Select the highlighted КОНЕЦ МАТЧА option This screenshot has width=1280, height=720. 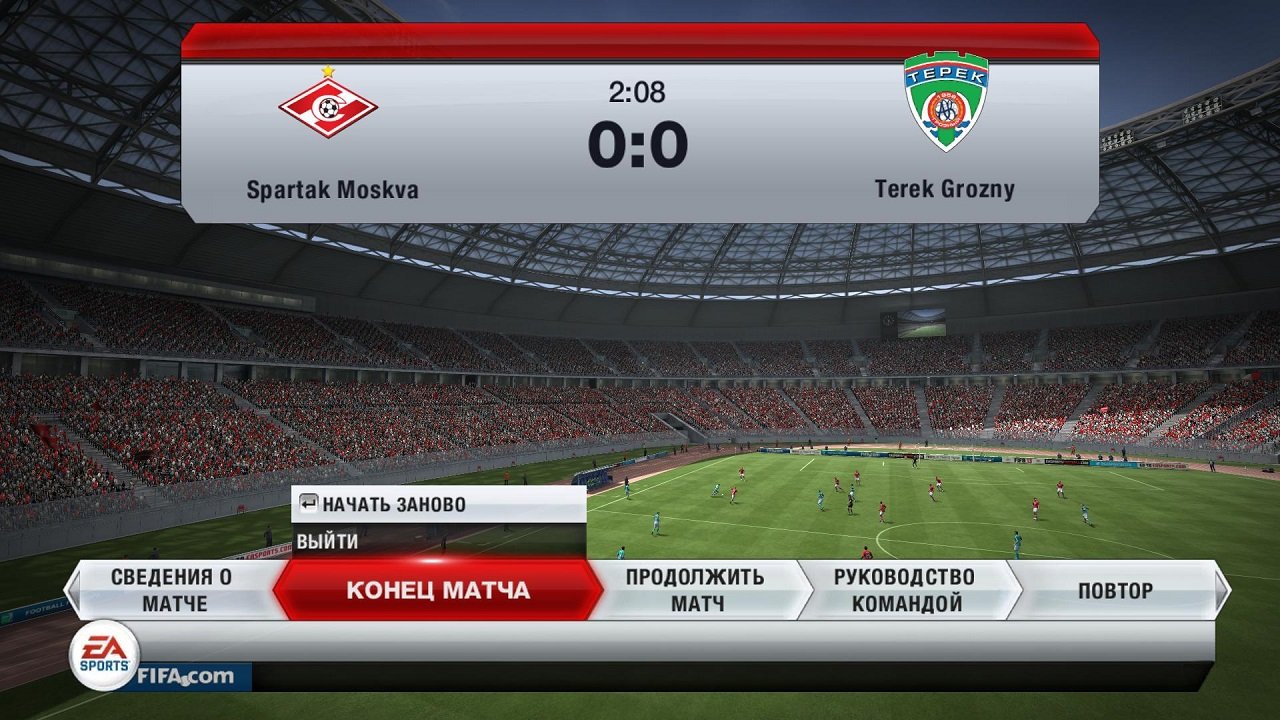(x=438, y=590)
